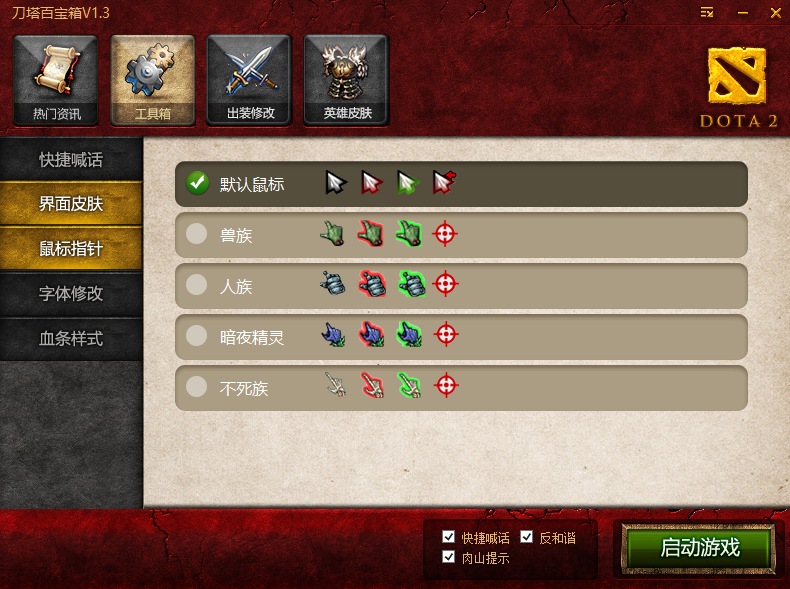
Task: Choose the 兽族 orc cursor set
Action: (197, 235)
